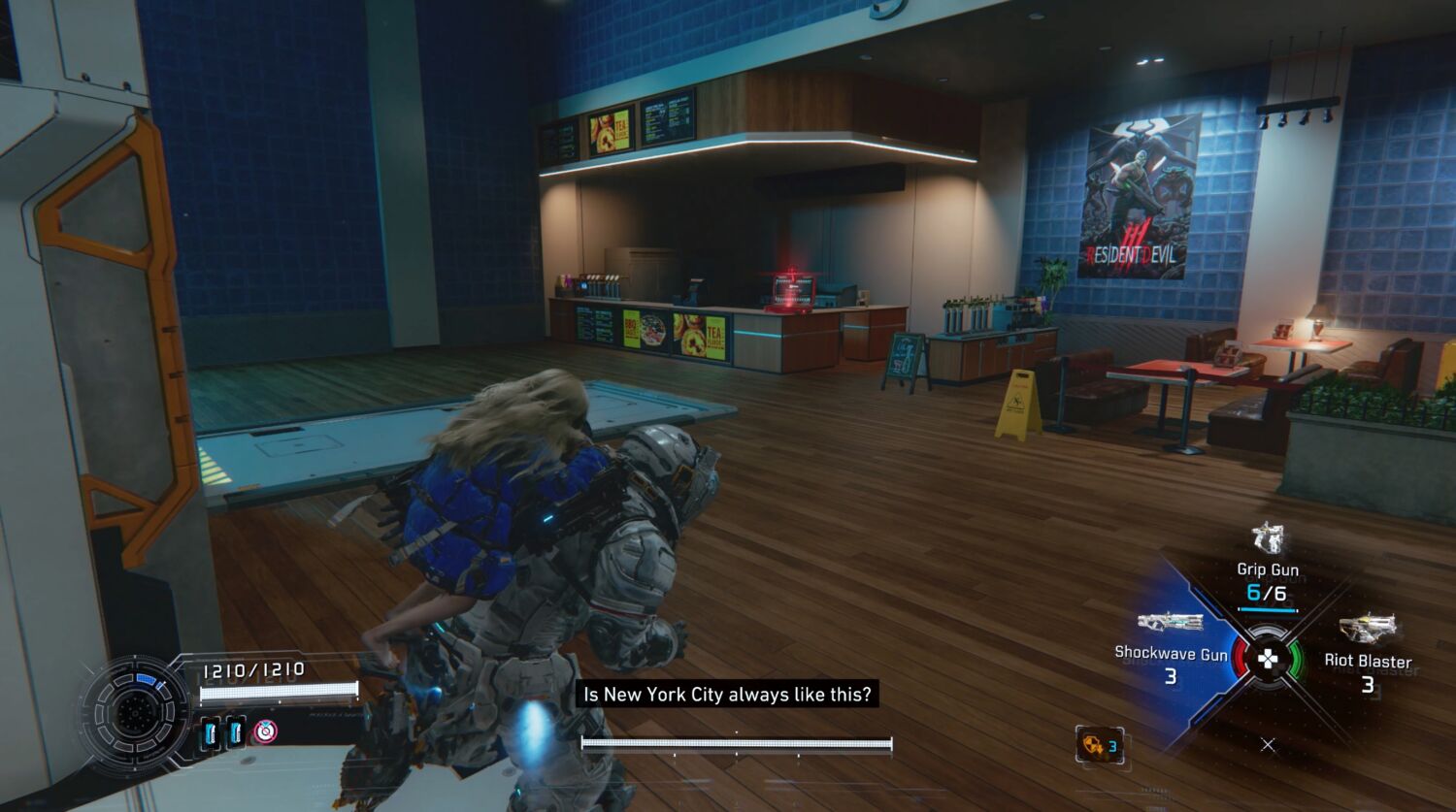Select the empty X weapon slot
The height and width of the screenshot is (812, 1456).
click(x=1268, y=745)
